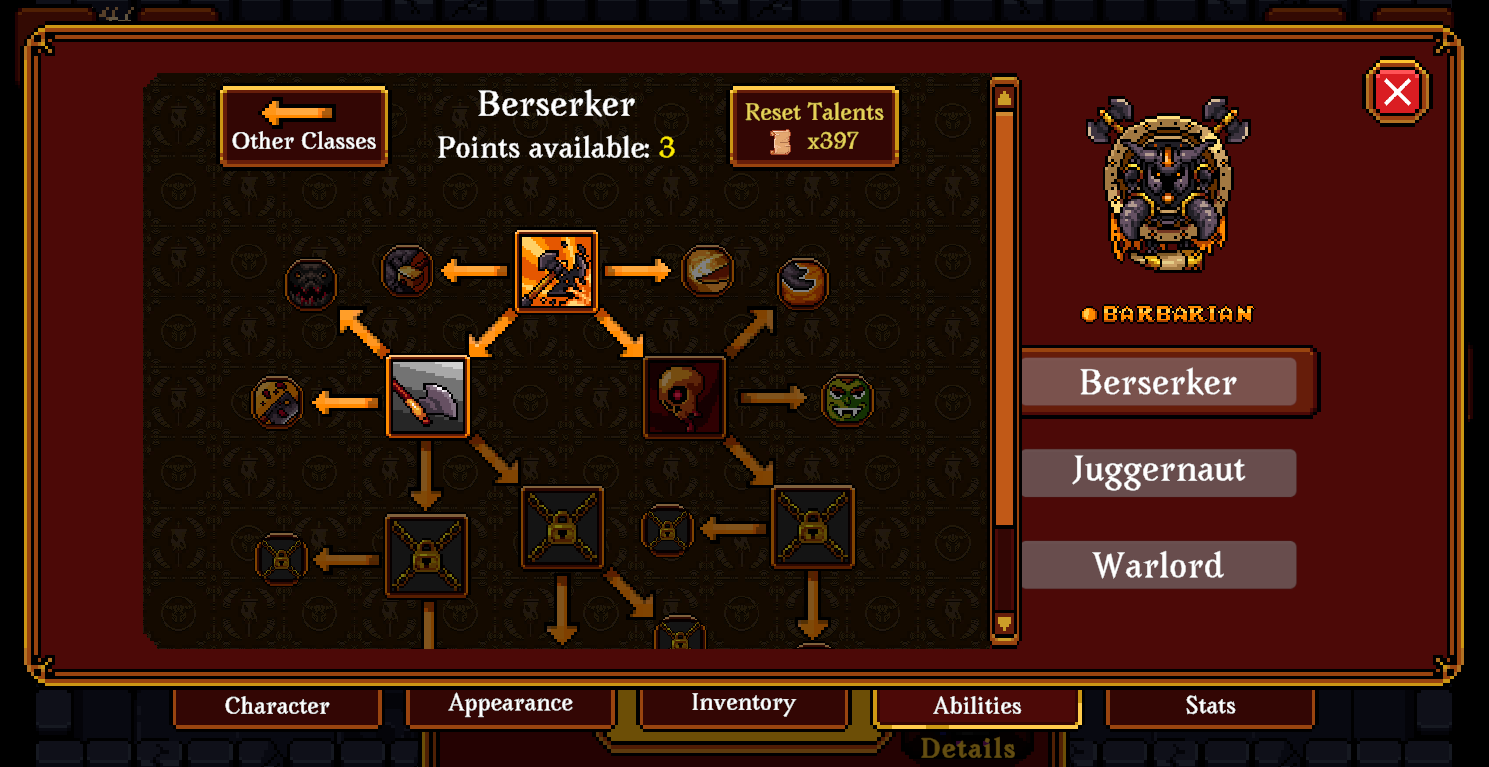Show the Stats tab
1489x767 pixels.
click(1210, 706)
